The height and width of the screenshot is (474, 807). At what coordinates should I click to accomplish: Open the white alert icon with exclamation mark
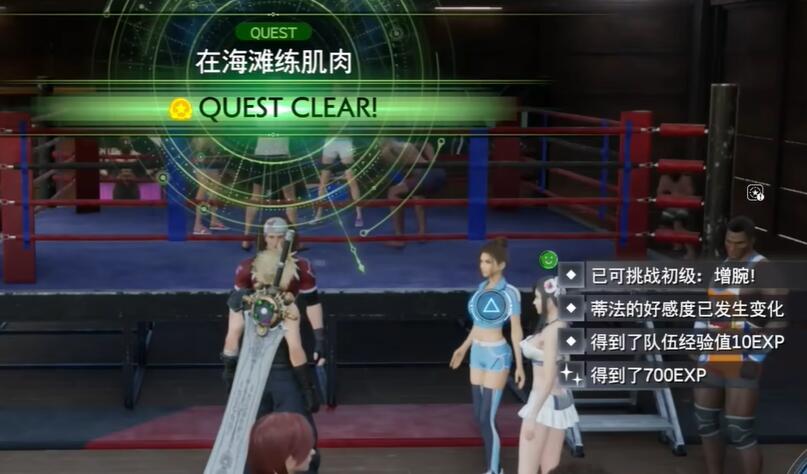756,192
